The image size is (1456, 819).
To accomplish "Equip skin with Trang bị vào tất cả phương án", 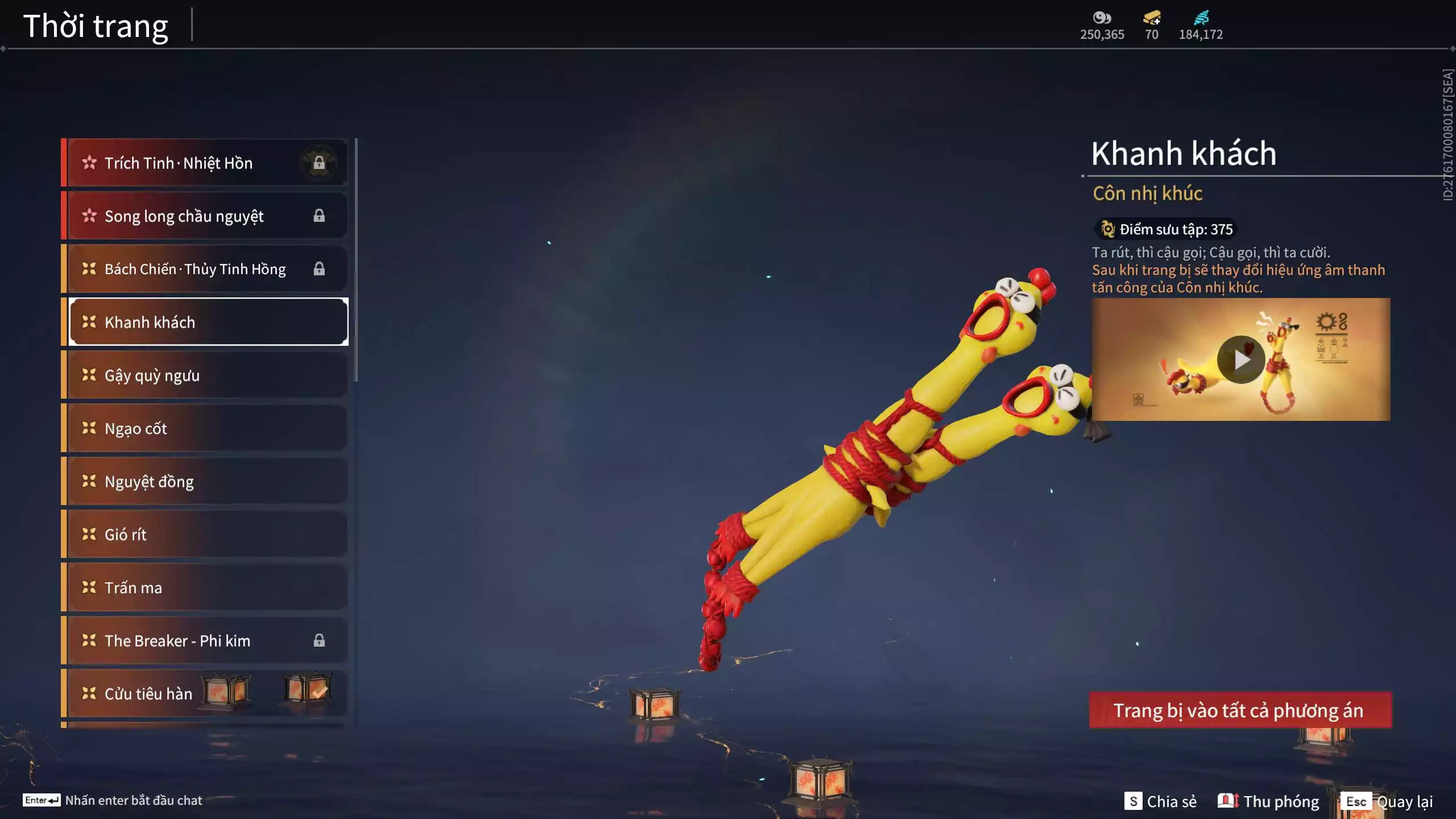I will tap(1240, 710).
